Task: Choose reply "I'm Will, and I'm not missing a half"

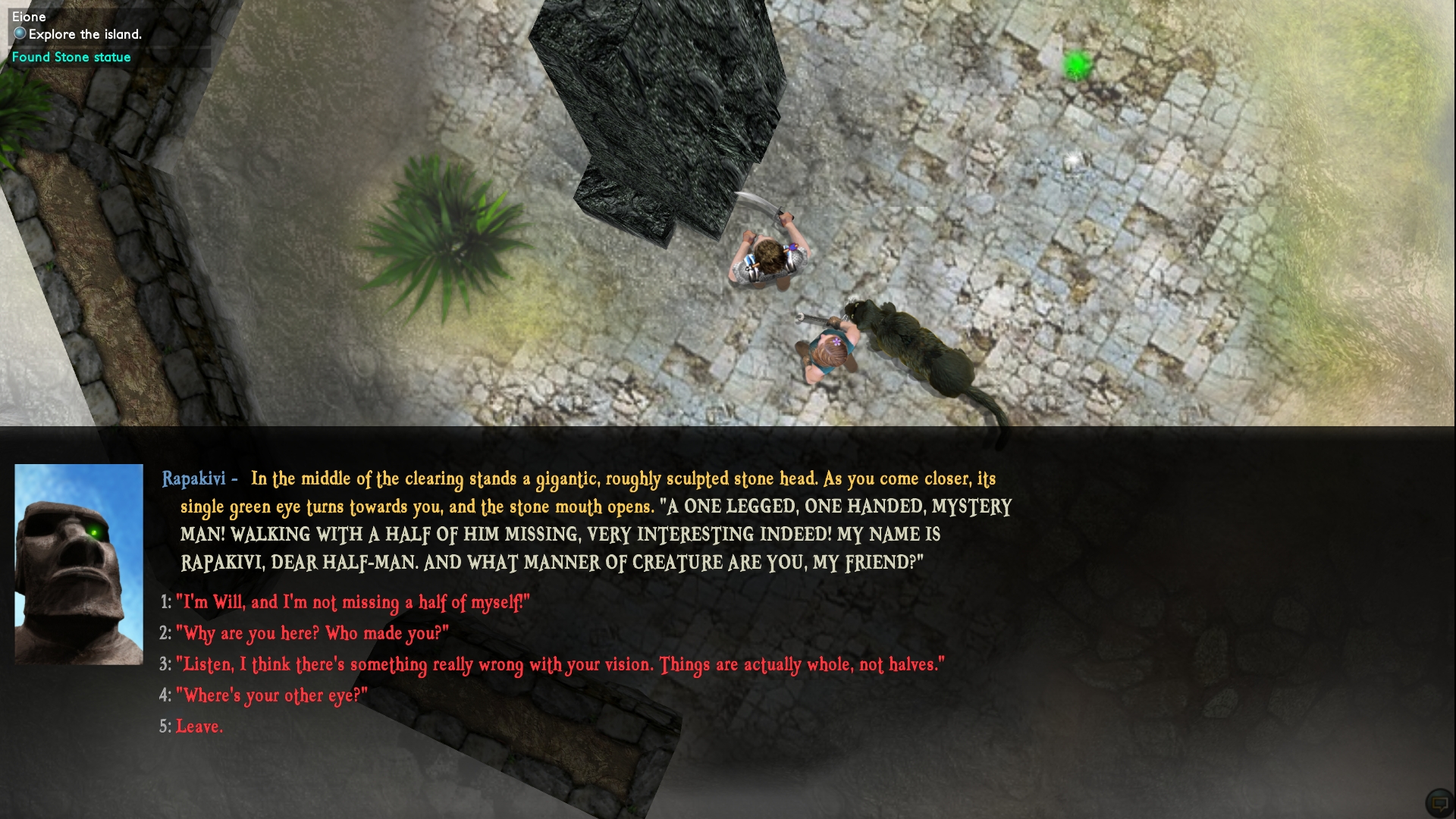Action: (352, 602)
